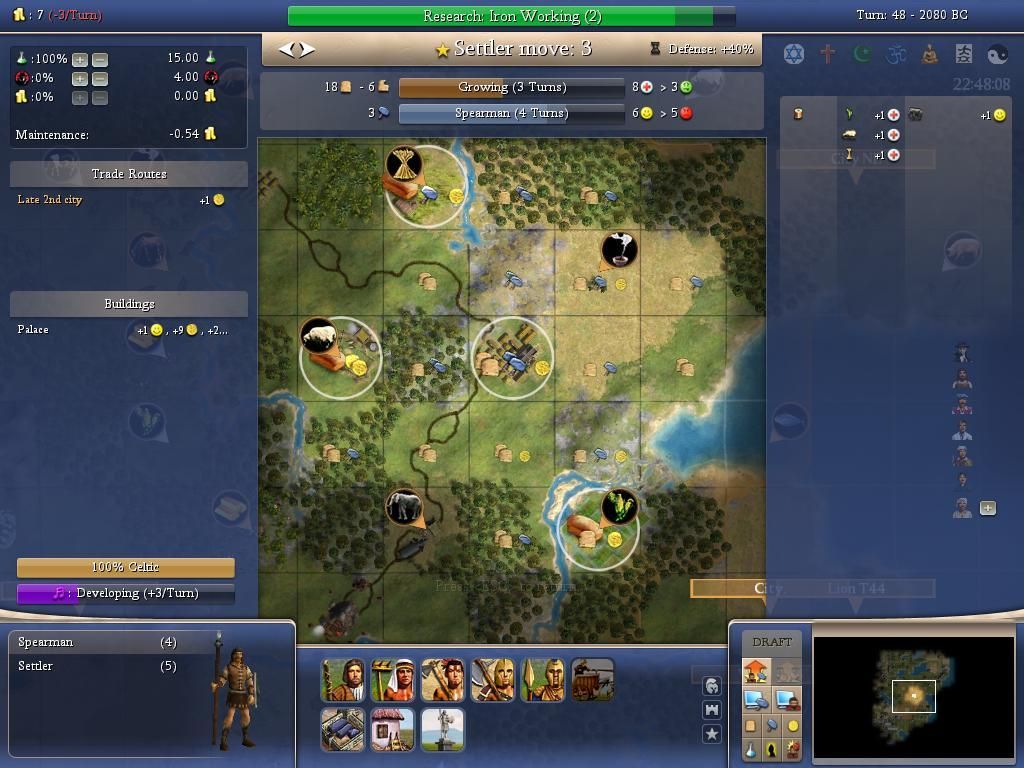Screen dimensions: 1024x768
Task: Decrease the research rate with minus
Action: 100,59
